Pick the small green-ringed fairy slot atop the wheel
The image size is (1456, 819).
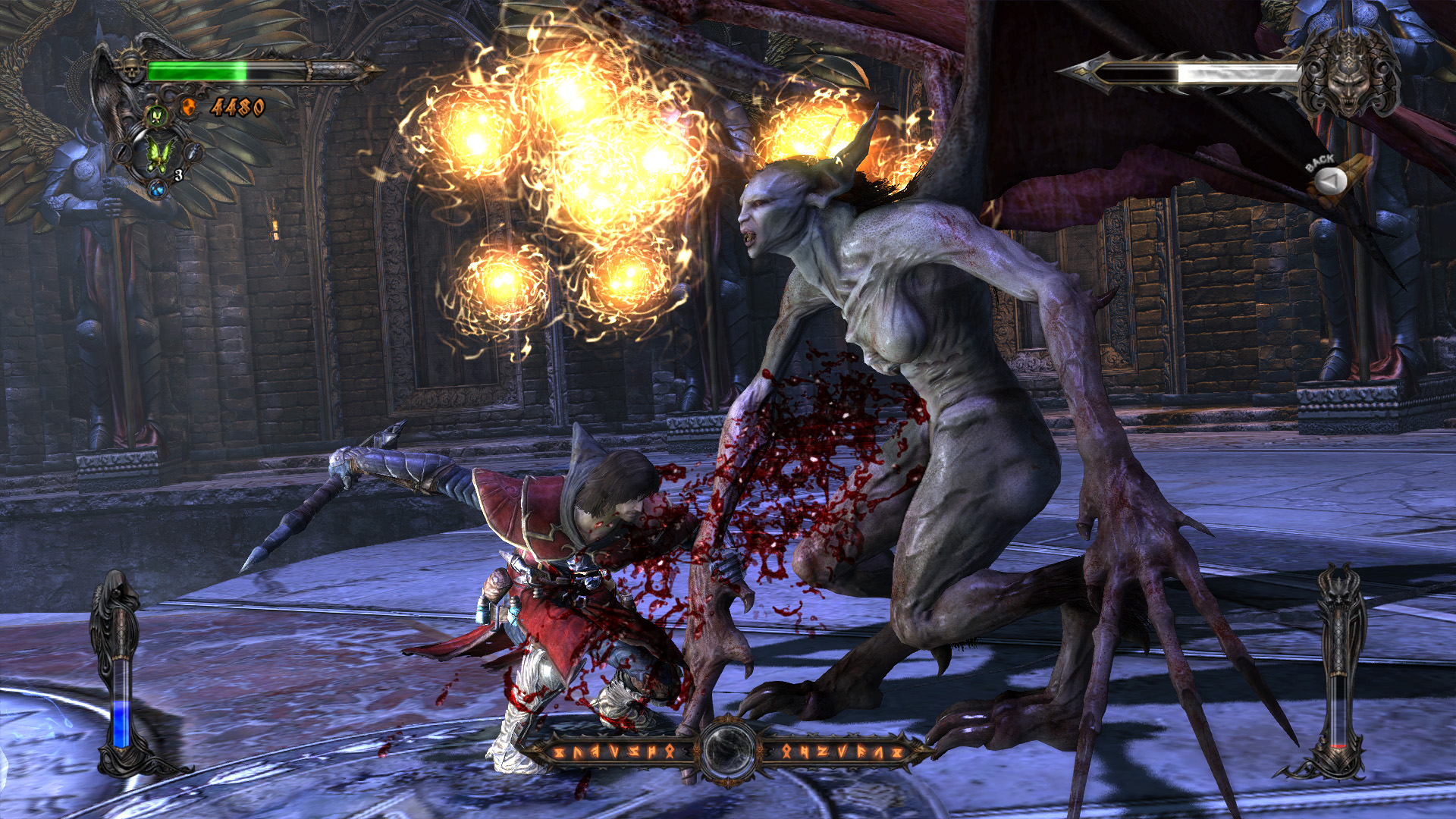tap(157, 116)
